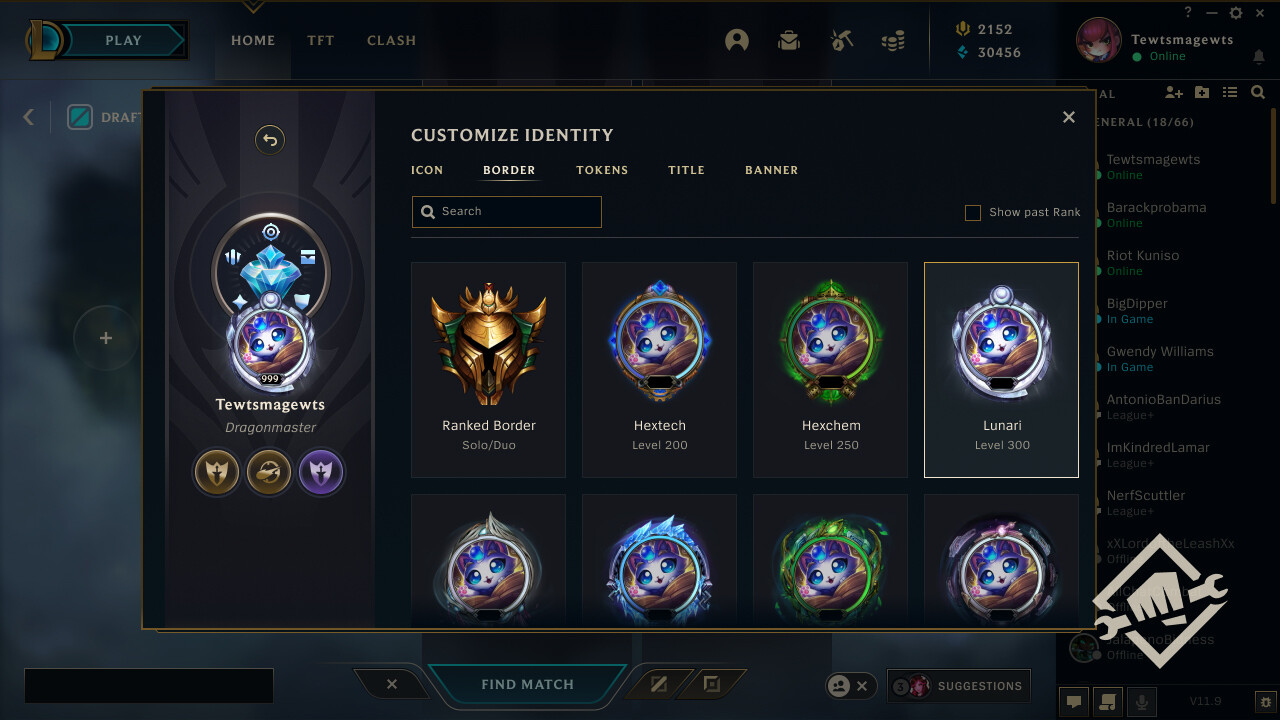Open the Tokens tab
The image size is (1280, 720).
coord(602,170)
